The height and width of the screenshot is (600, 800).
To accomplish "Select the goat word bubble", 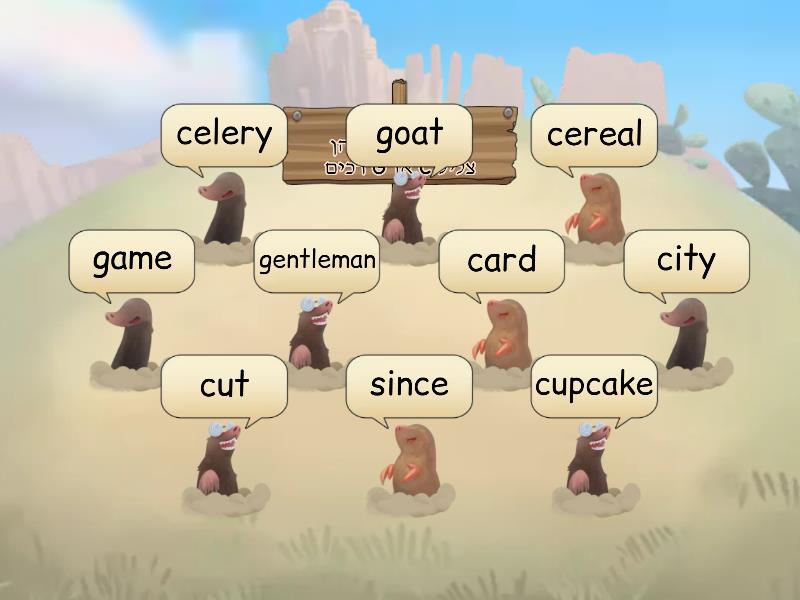I will [409, 134].
